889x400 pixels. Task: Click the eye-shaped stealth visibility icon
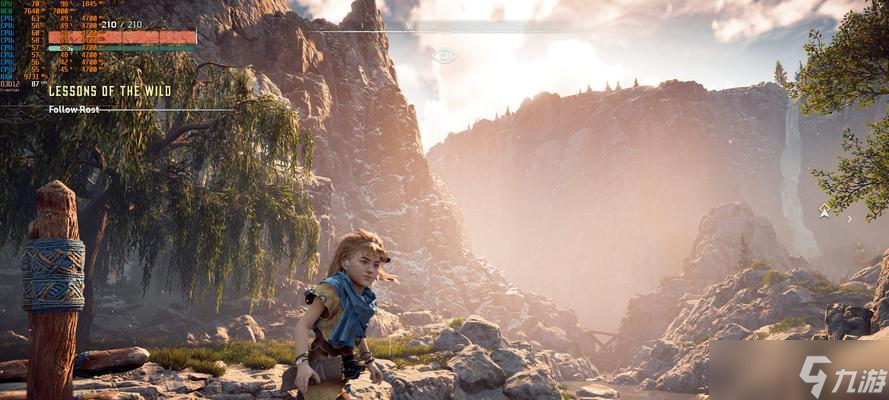(x=443, y=56)
